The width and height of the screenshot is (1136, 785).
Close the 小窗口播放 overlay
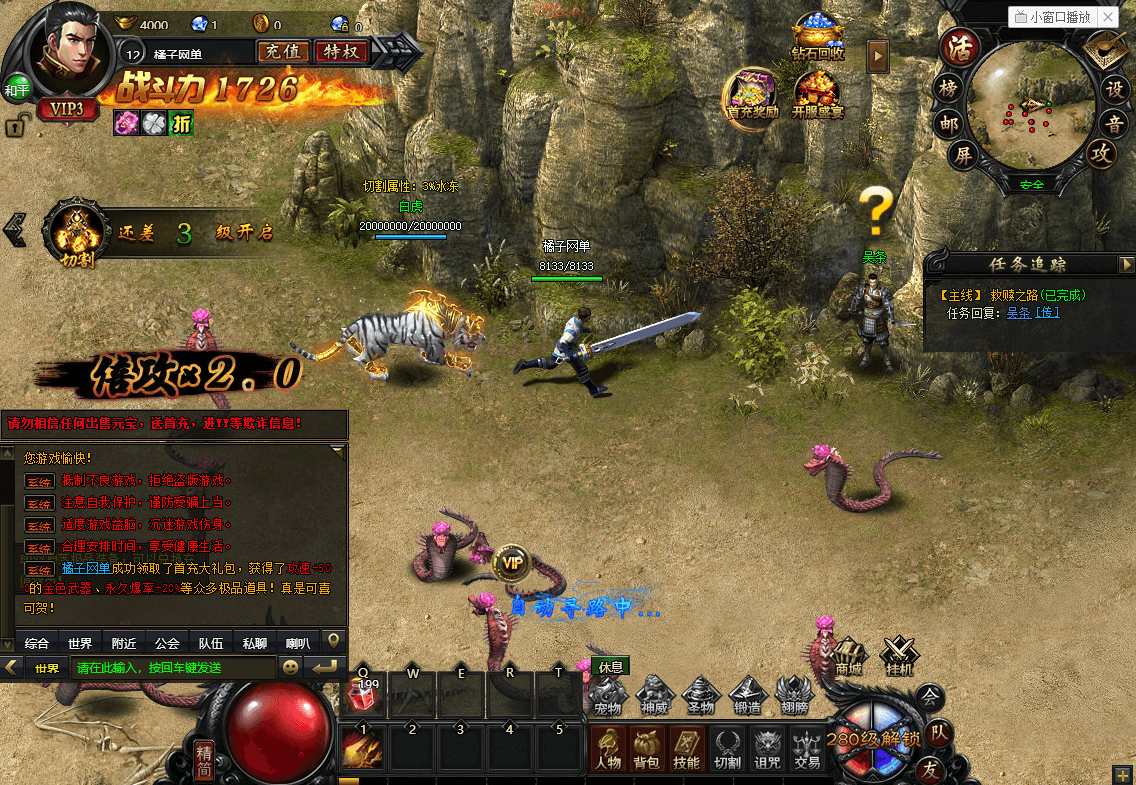coord(1109,17)
